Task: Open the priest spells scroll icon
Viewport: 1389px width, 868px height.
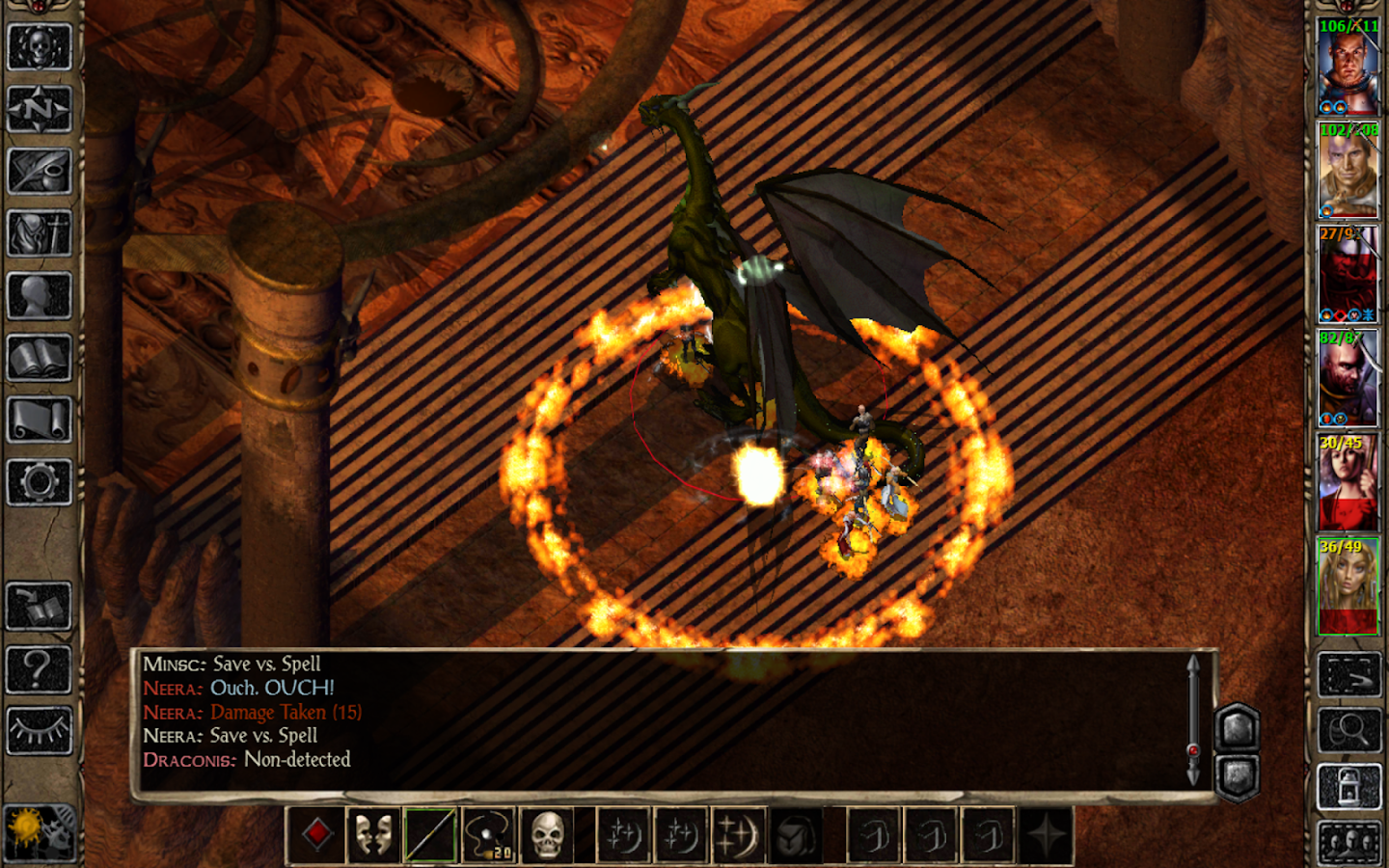Action: click(x=39, y=417)
